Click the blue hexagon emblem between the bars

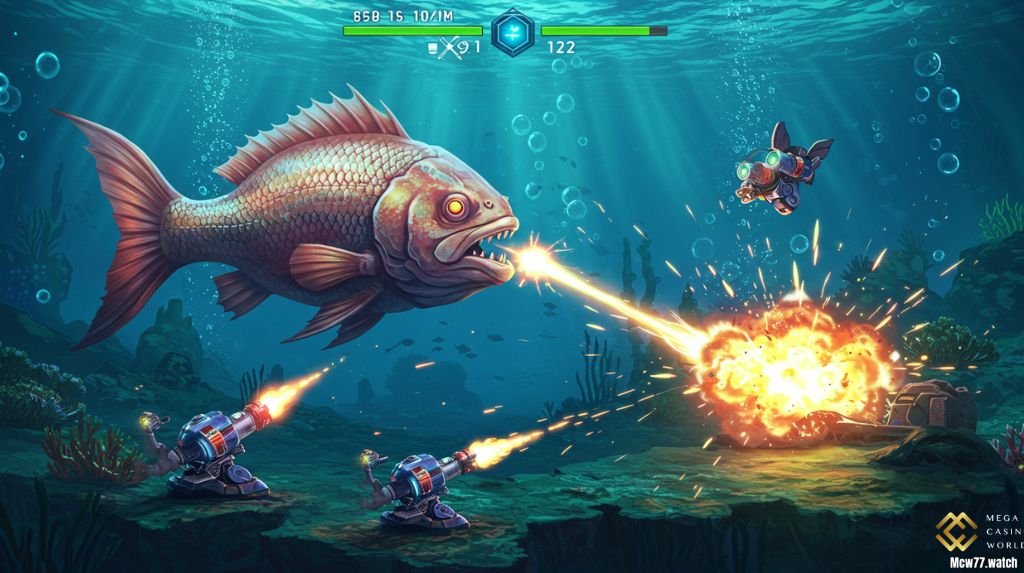[x=512, y=32]
